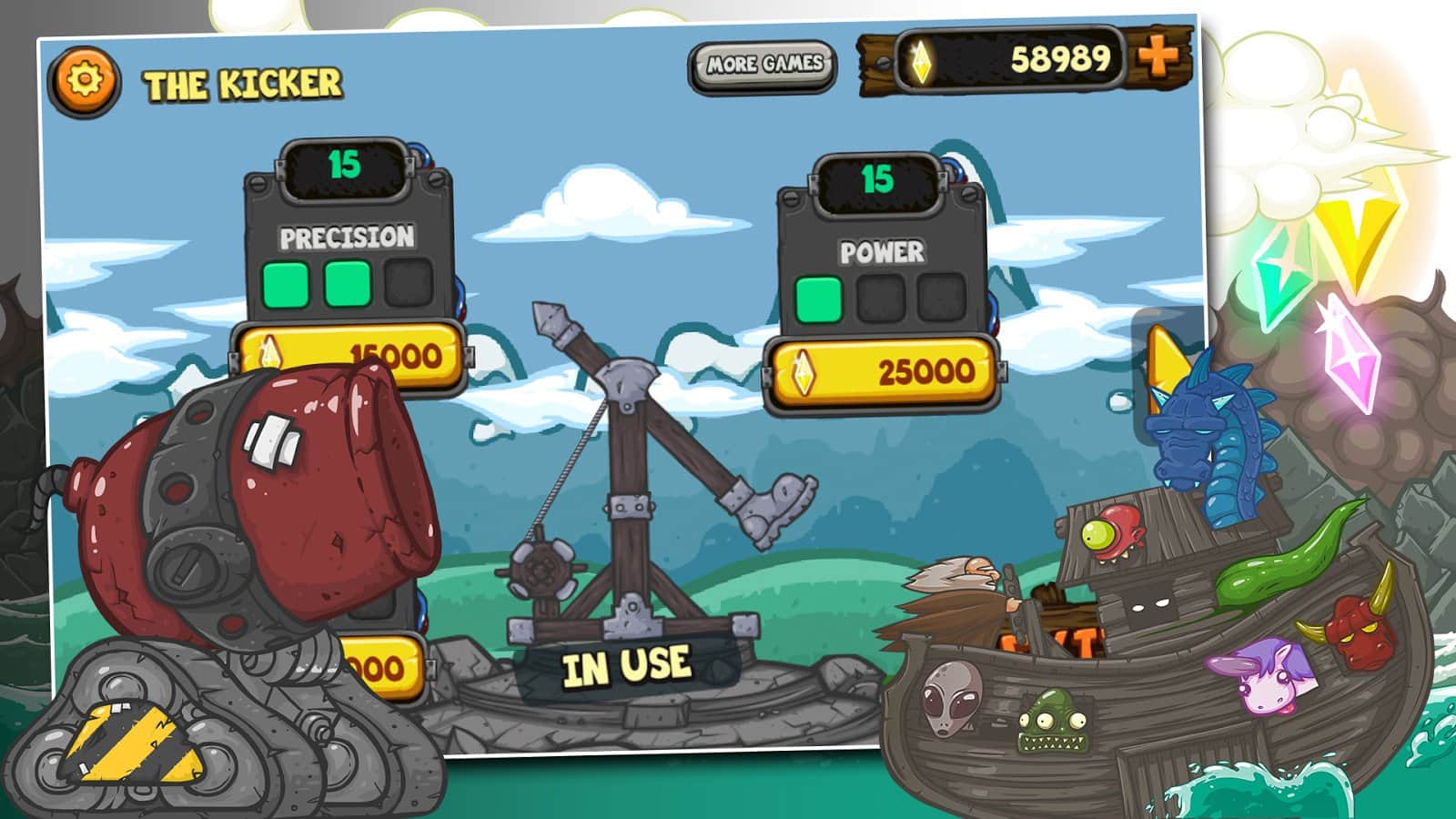Open the More Games button
This screenshot has height=819, width=1456.
(x=763, y=66)
